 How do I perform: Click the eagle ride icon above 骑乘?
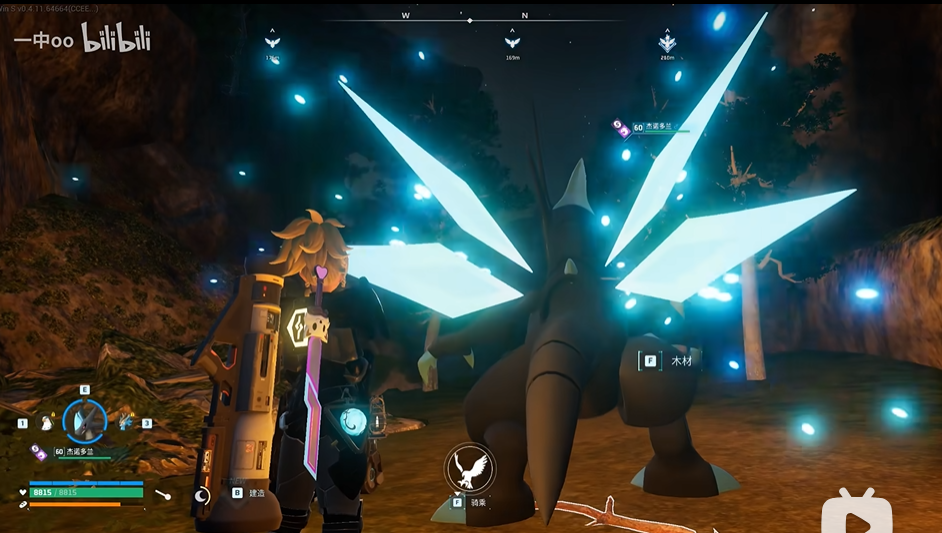pos(469,467)
